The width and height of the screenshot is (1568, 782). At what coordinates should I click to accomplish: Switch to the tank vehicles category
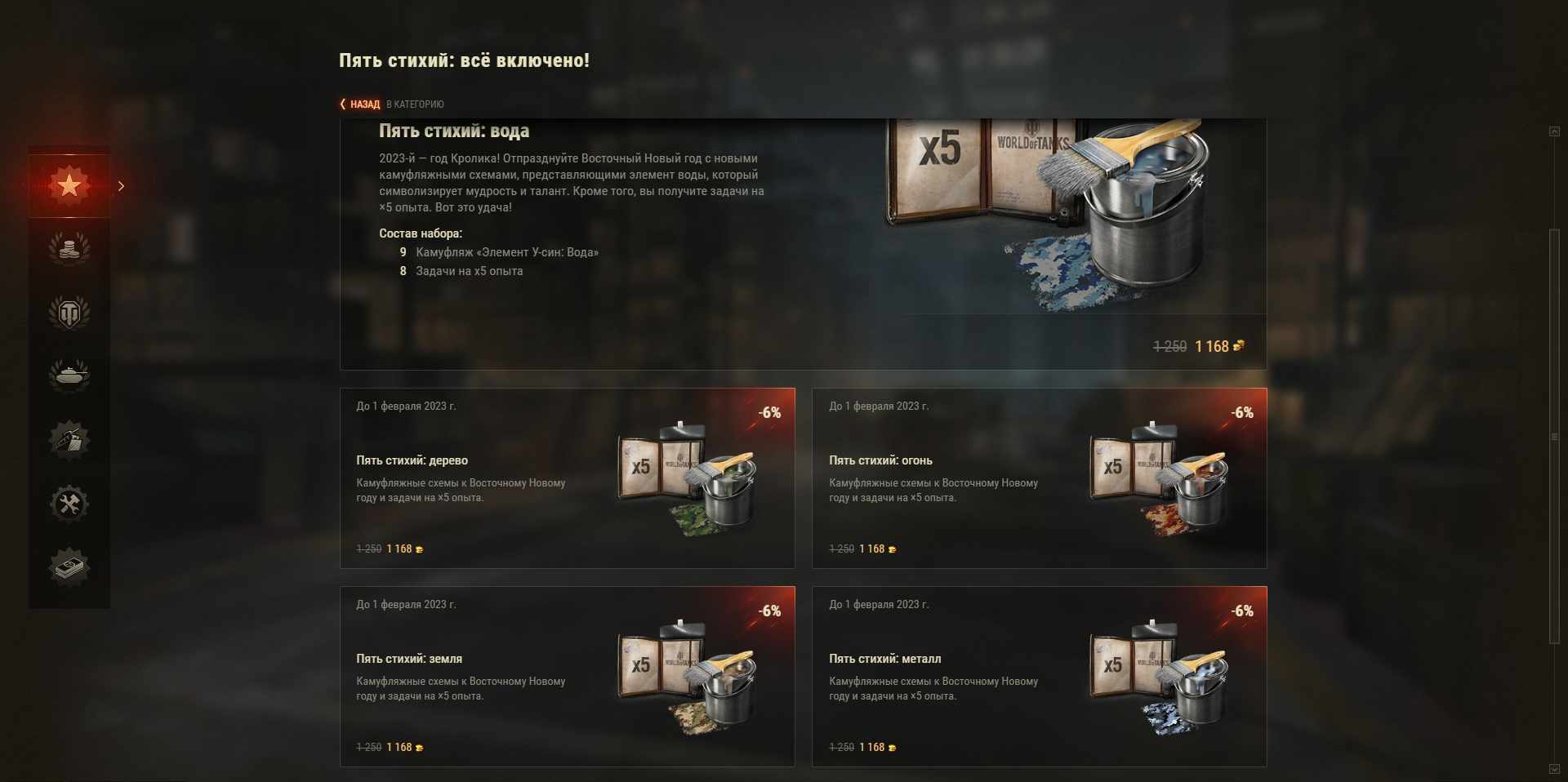tap(69, 375)
